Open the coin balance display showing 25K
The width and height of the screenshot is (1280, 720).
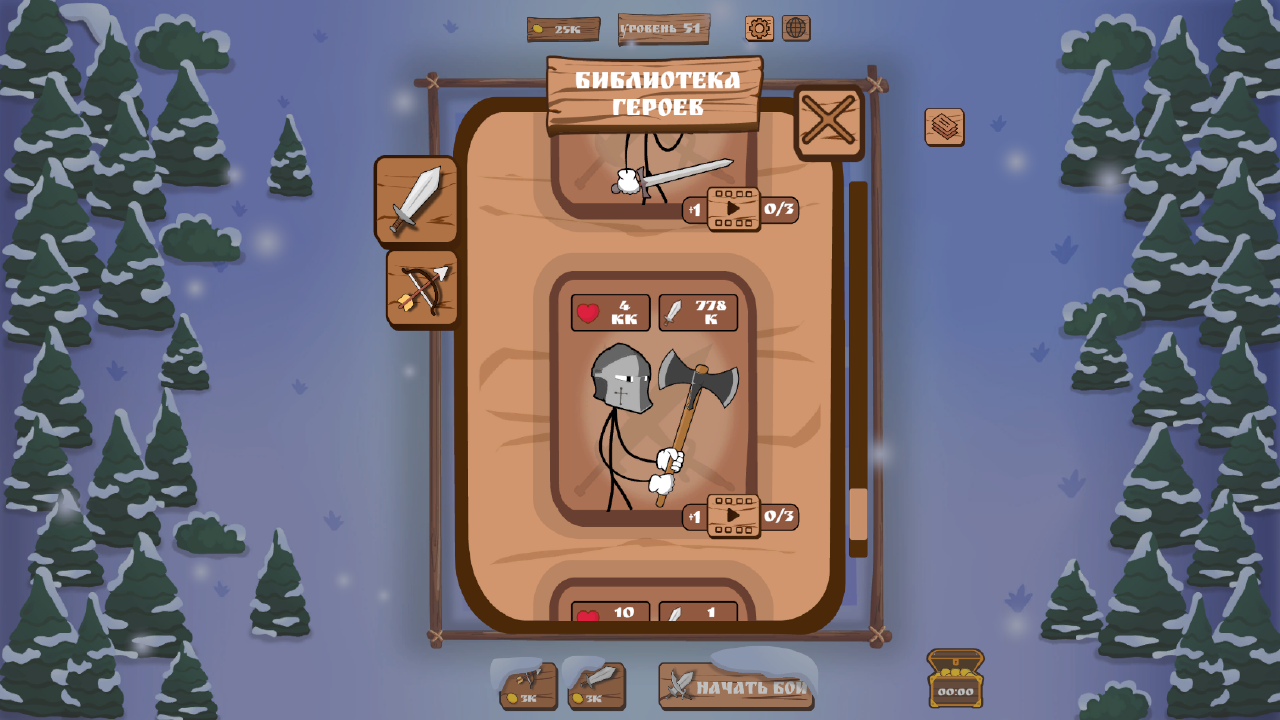pos(563,29)
